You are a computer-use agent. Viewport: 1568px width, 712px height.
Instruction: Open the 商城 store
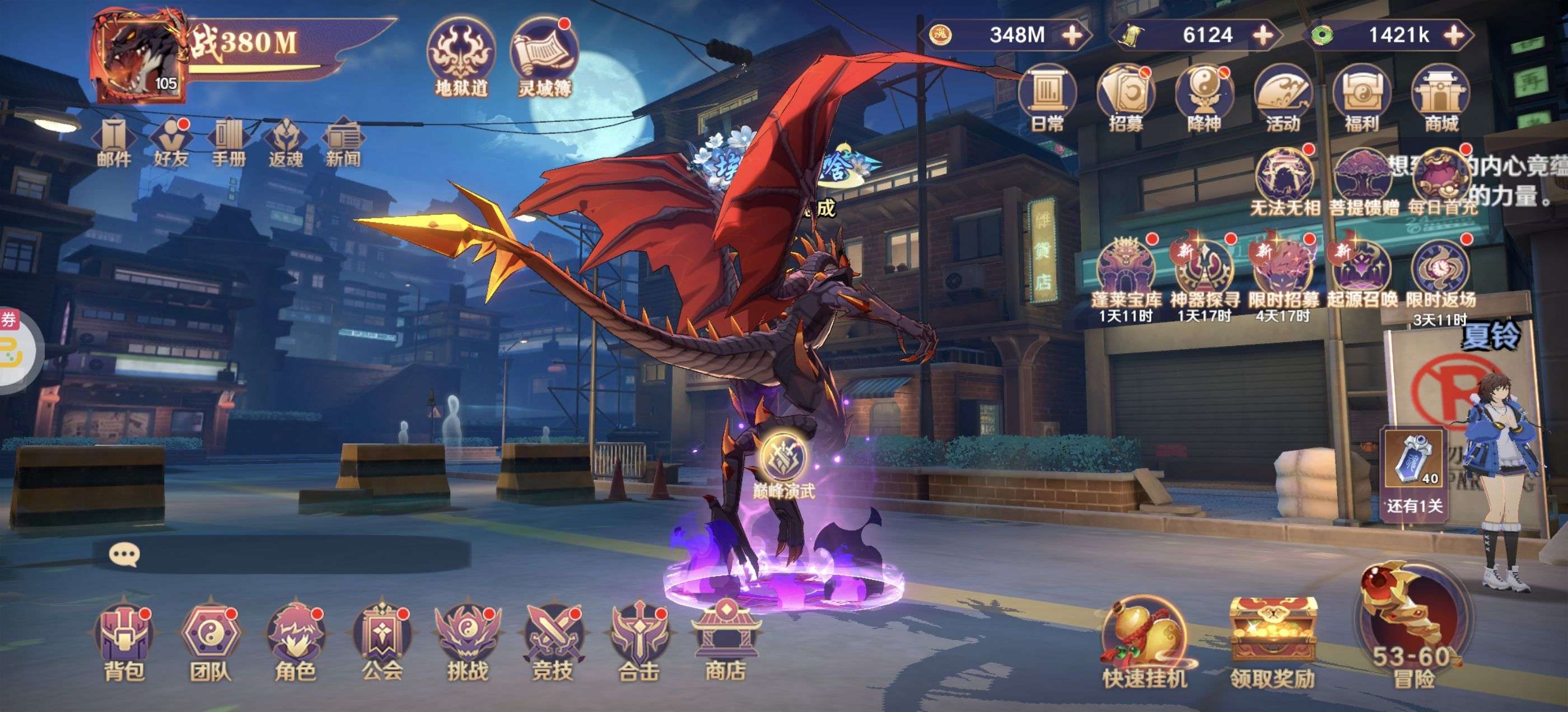[1441, 99]
